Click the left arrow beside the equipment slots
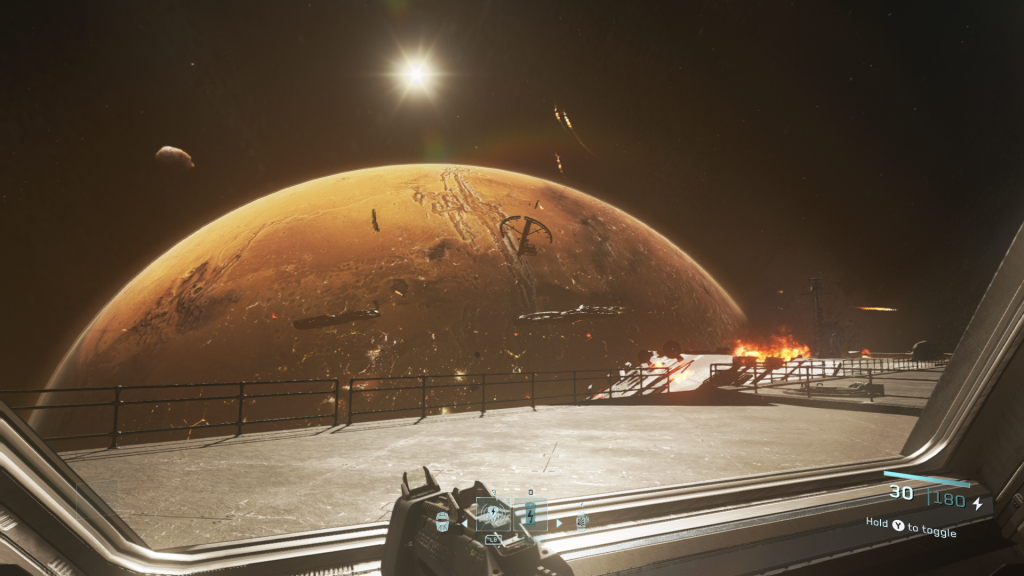This screenshot has width=1024, height=576. 464,522
